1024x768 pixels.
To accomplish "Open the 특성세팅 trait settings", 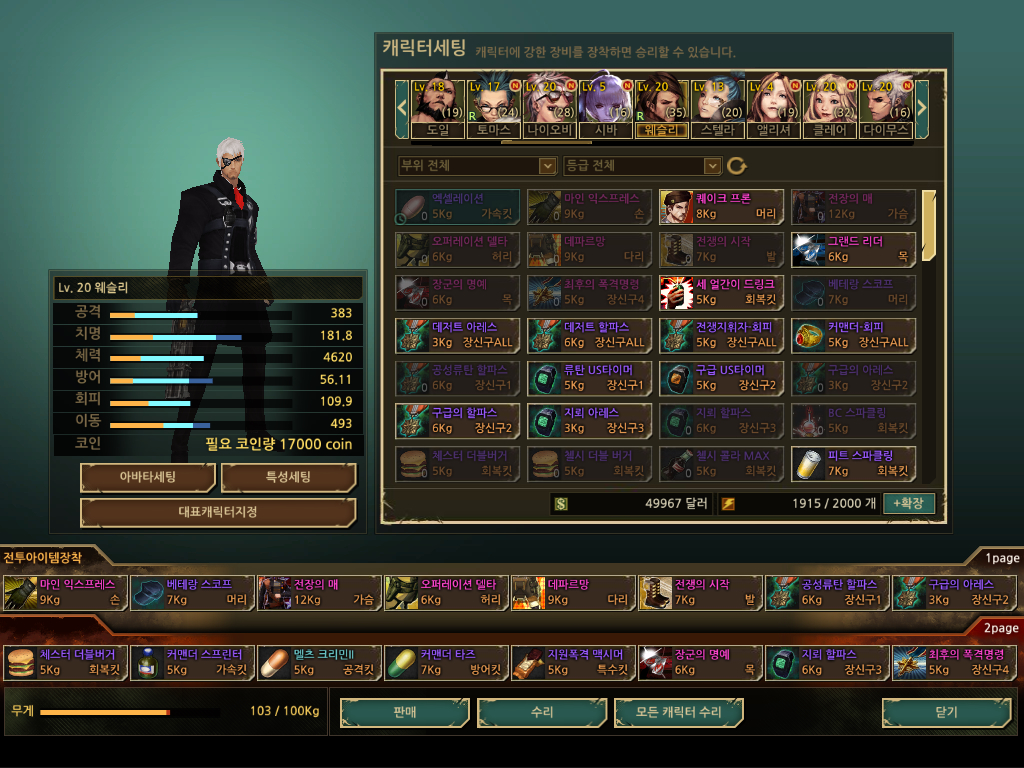I will 288,478.
